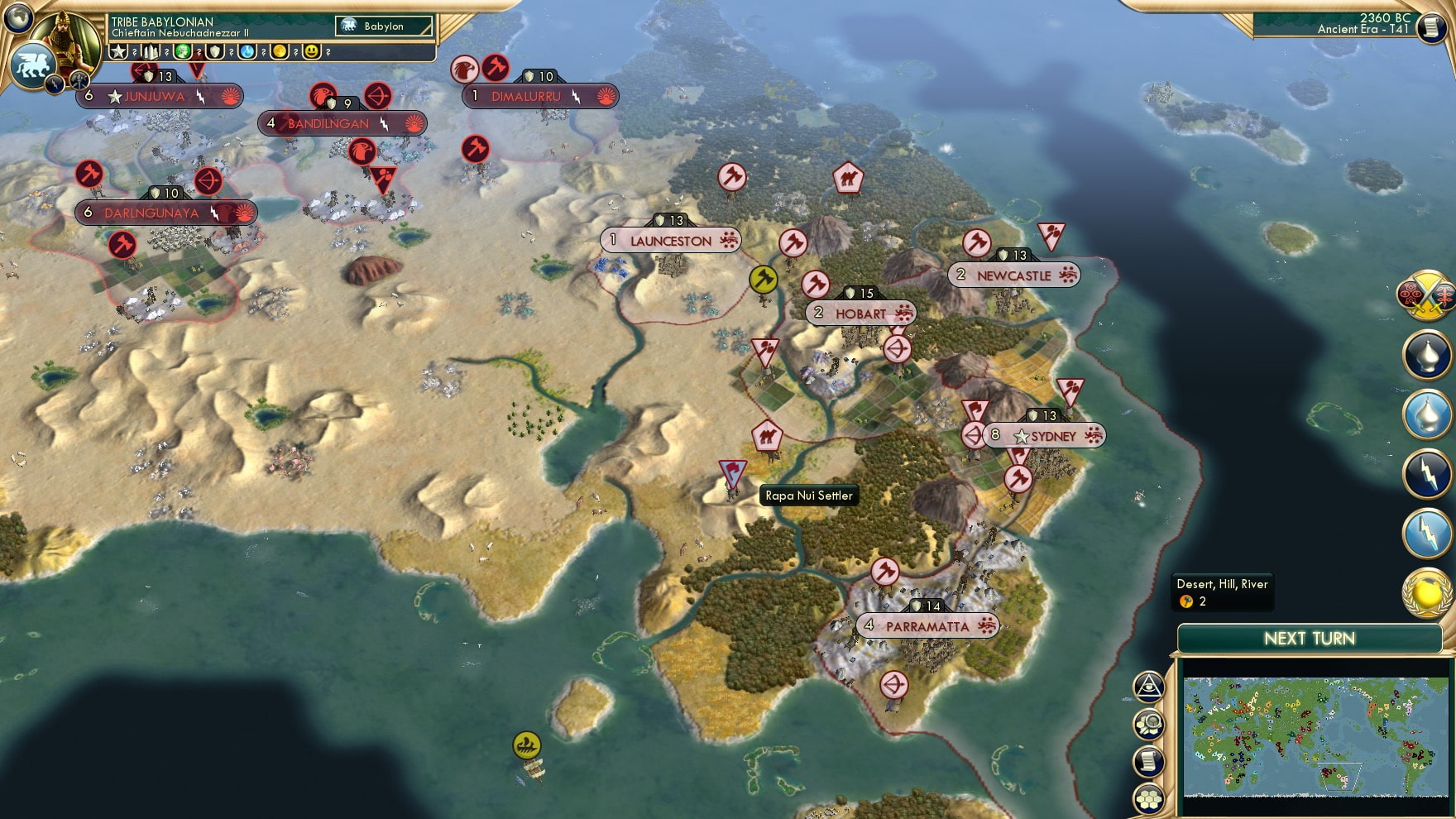Toggle the pyramid-eye strategic view icon
The width and height of the screenshot is (1456, 819).
click(1147, 687)
